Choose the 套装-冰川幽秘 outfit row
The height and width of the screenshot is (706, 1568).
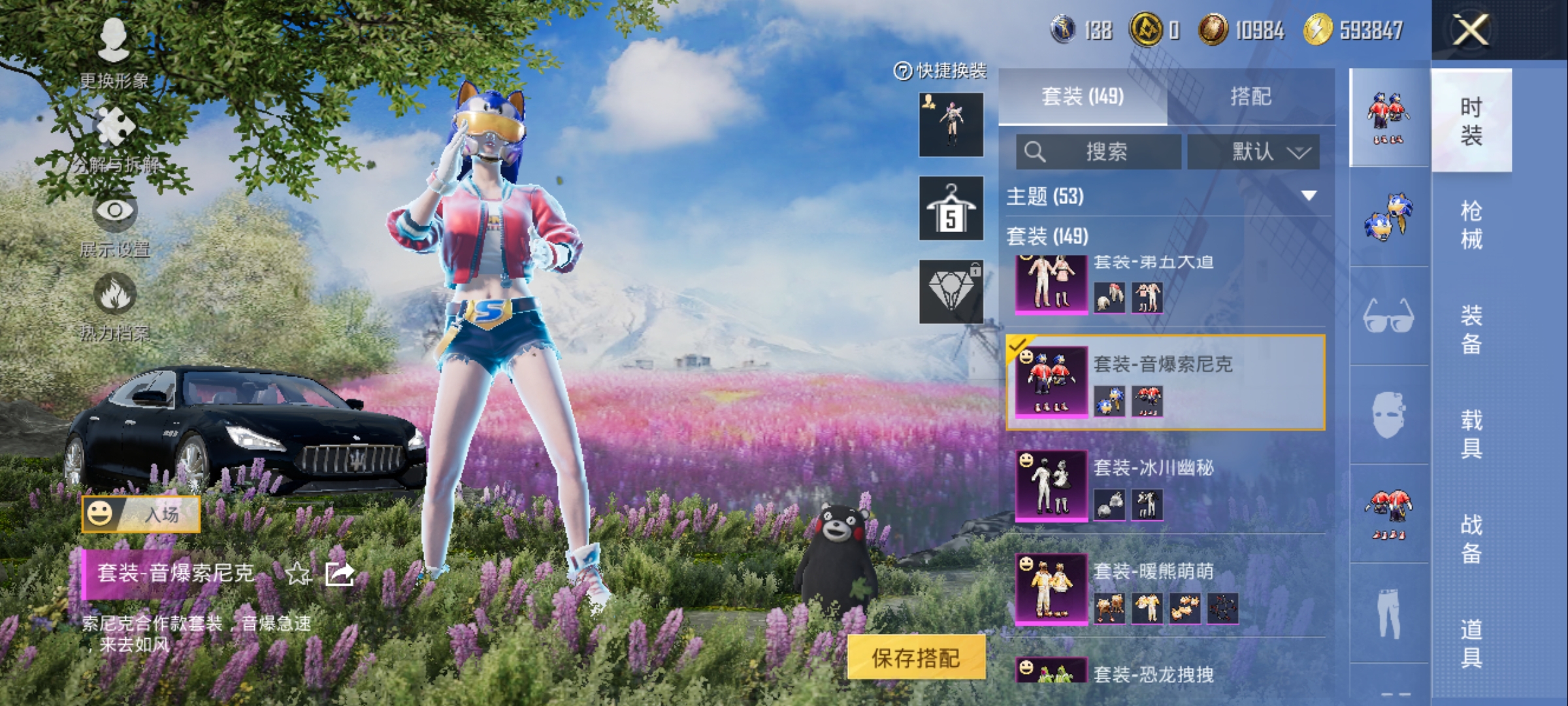click(x=1166, y=485)
